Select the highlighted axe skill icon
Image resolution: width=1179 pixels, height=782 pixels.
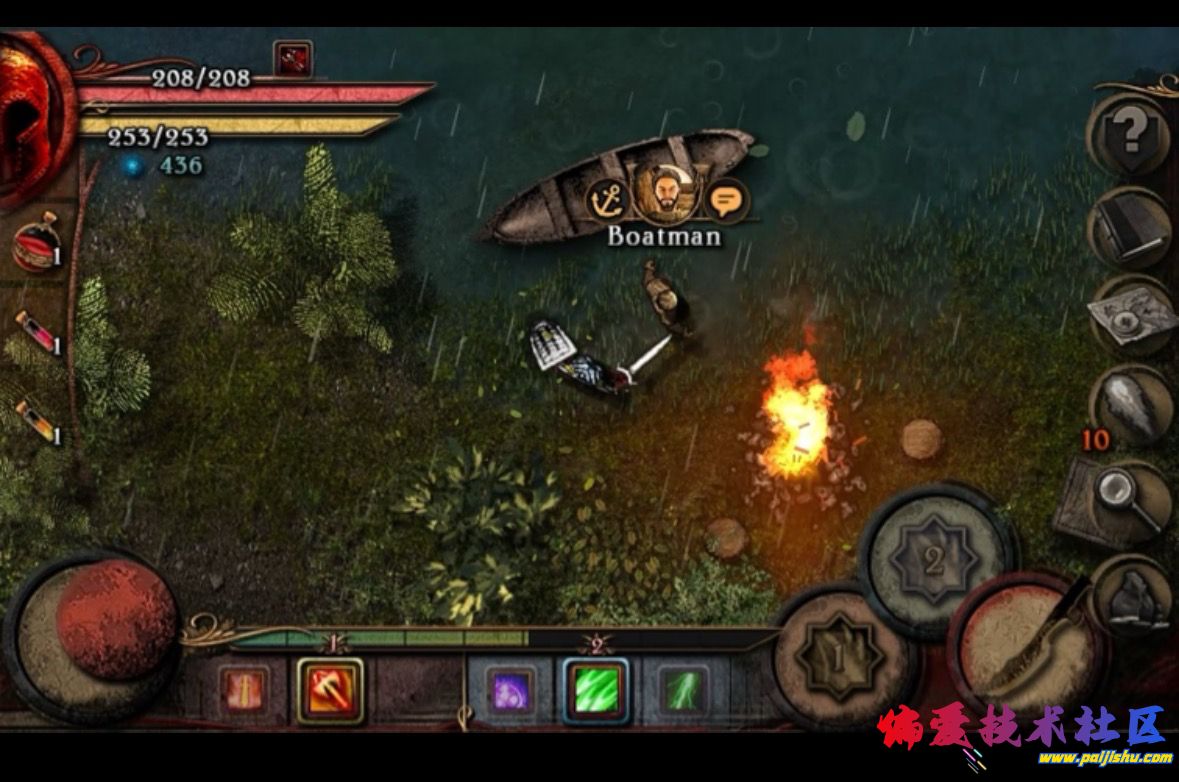(x=330, y=690)
